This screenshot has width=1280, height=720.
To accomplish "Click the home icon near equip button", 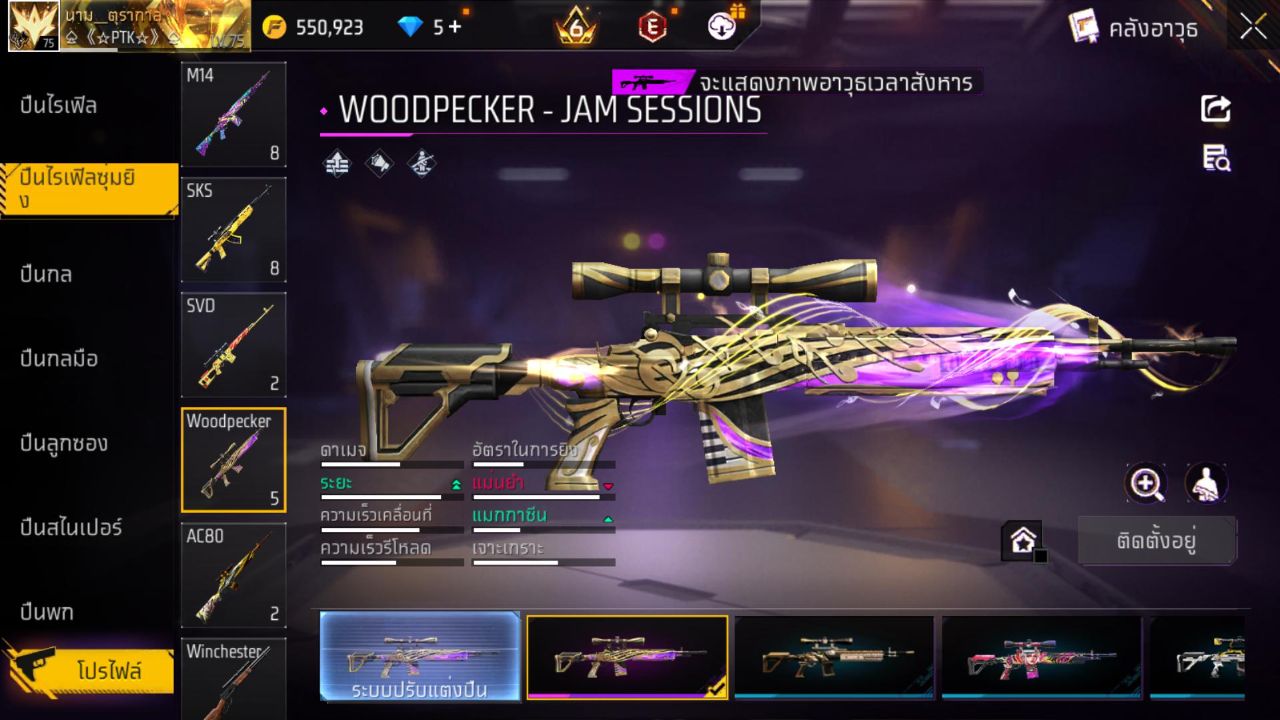I will 1022,540.
